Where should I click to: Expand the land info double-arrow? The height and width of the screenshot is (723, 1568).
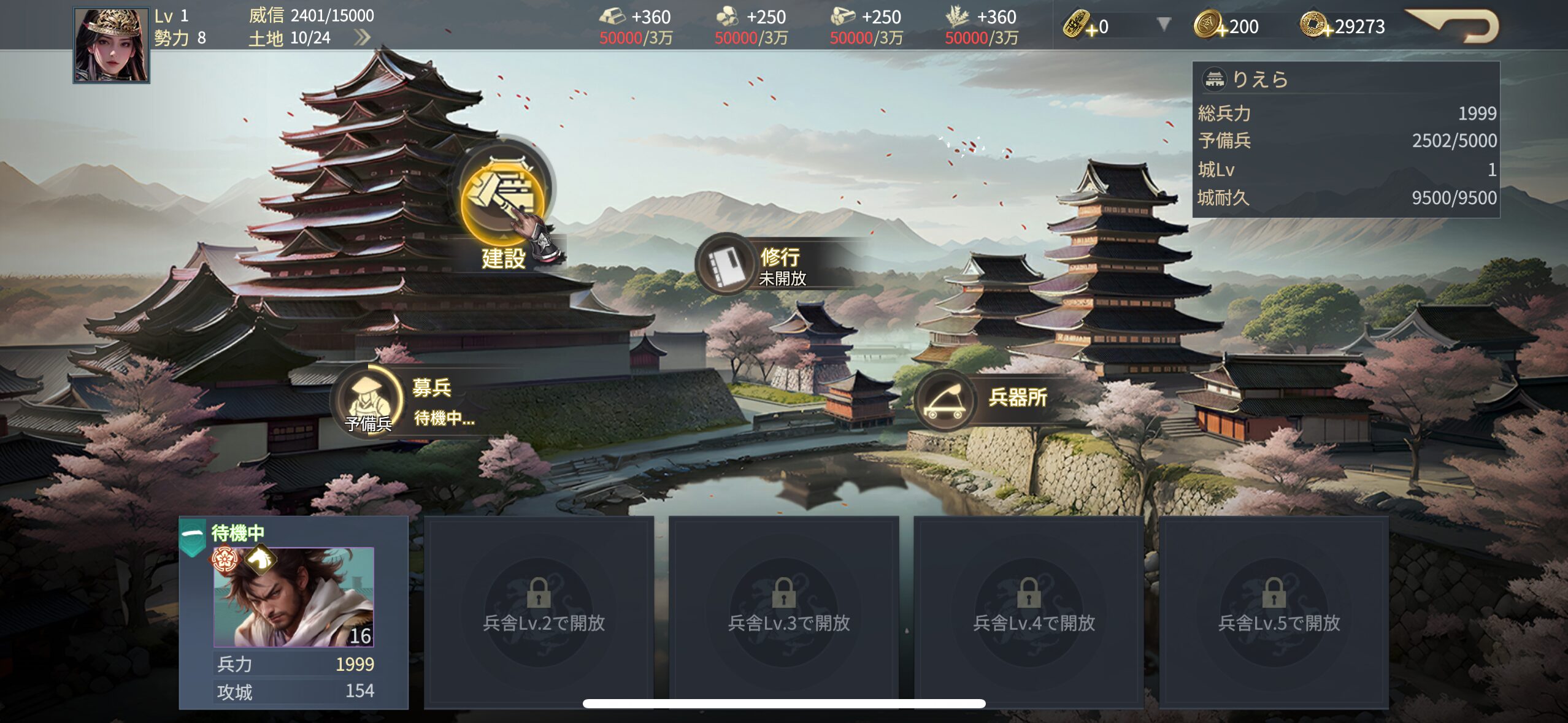click(363, 38)
